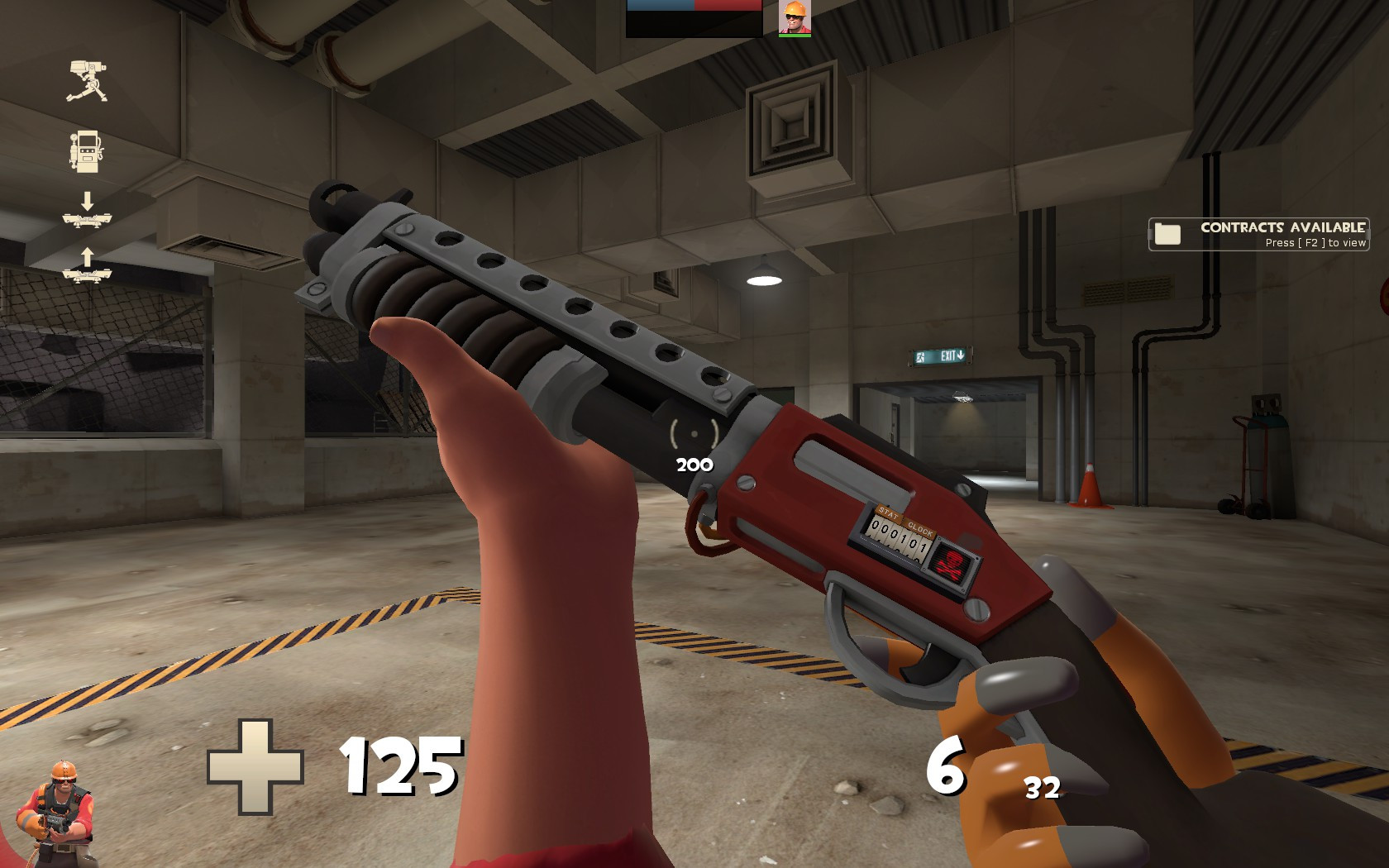Select the Sentry Gun blueprint icon
The image size is (1389, 868).
(x=88, y=80)
